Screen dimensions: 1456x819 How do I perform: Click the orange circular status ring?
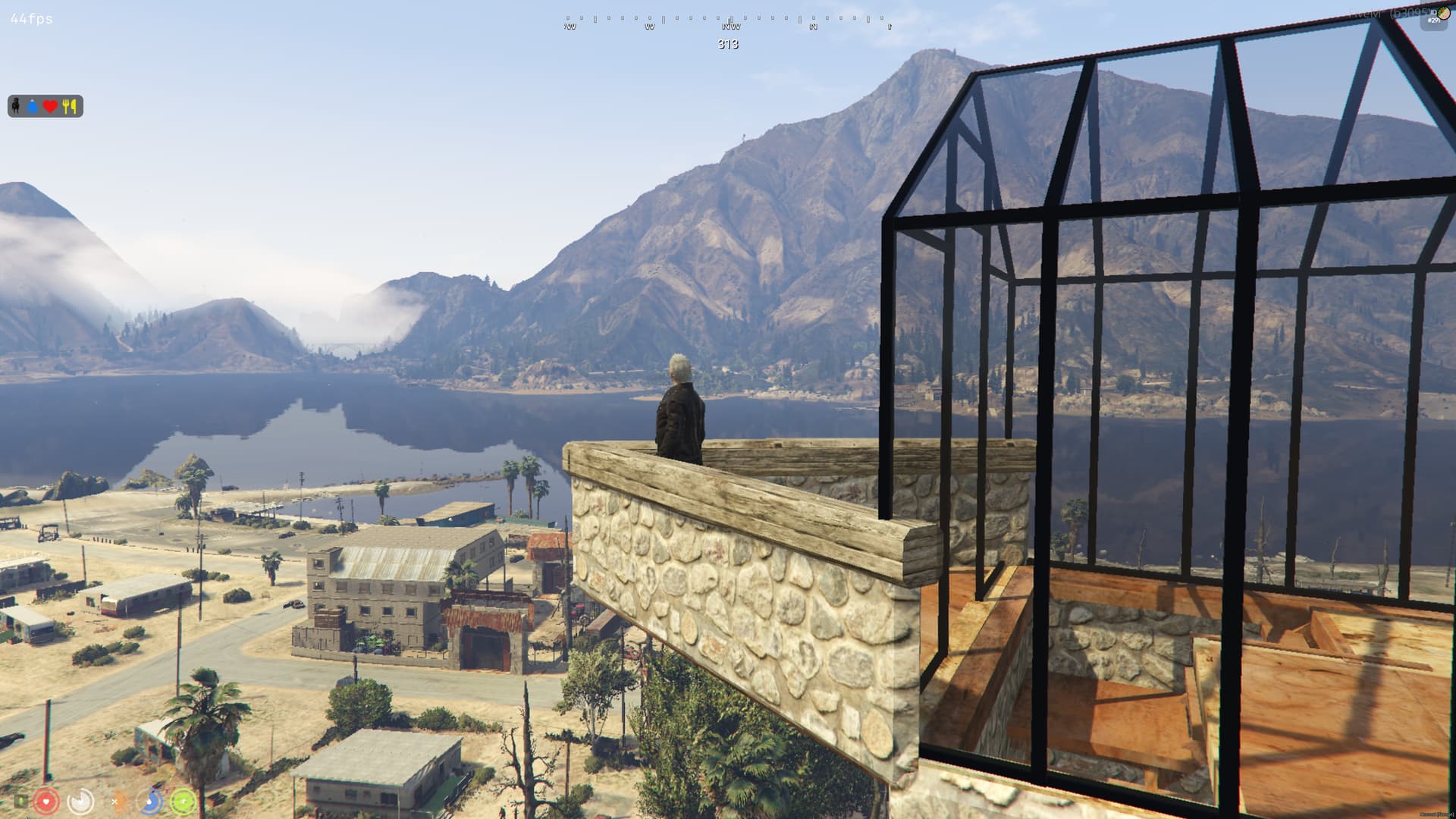click(x=117, y=801)
